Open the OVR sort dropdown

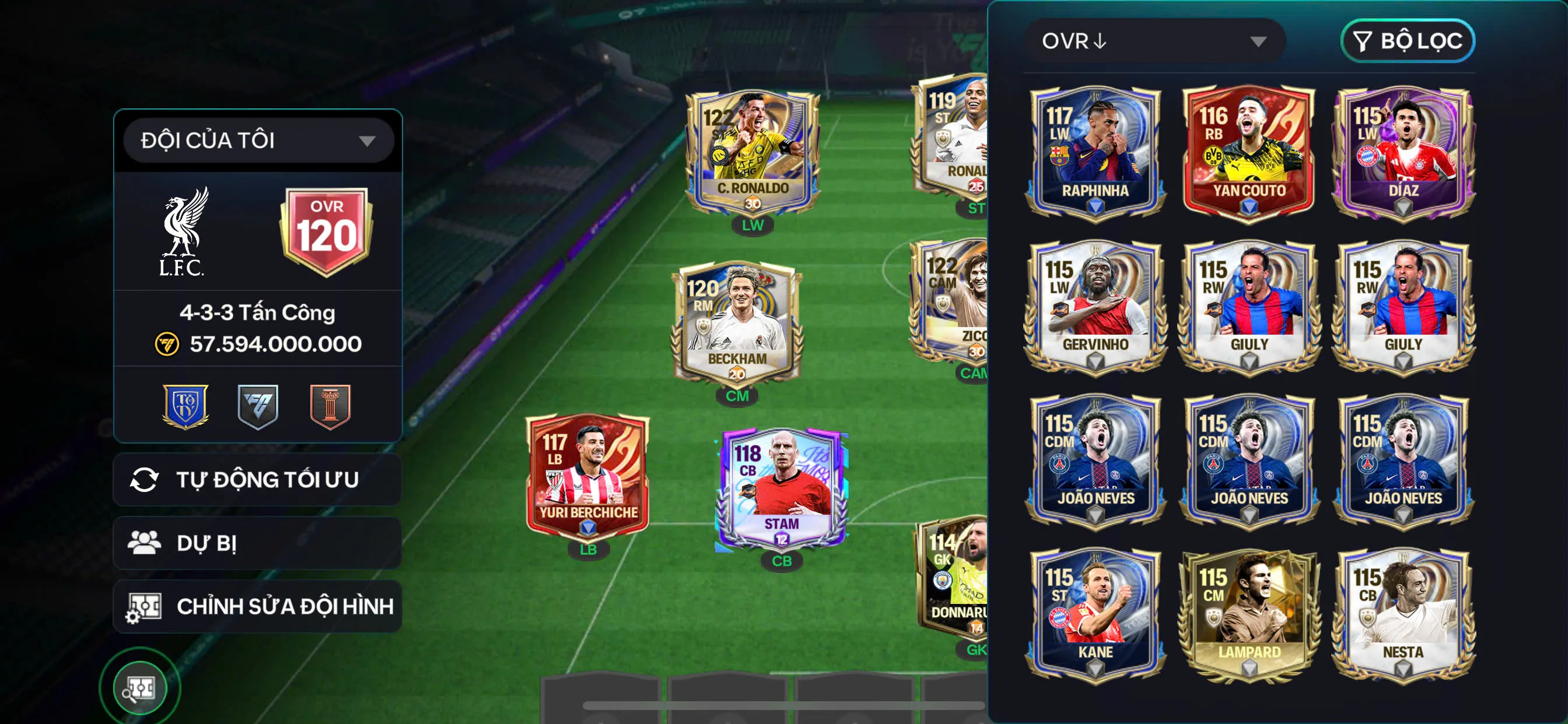point(1153,41)
